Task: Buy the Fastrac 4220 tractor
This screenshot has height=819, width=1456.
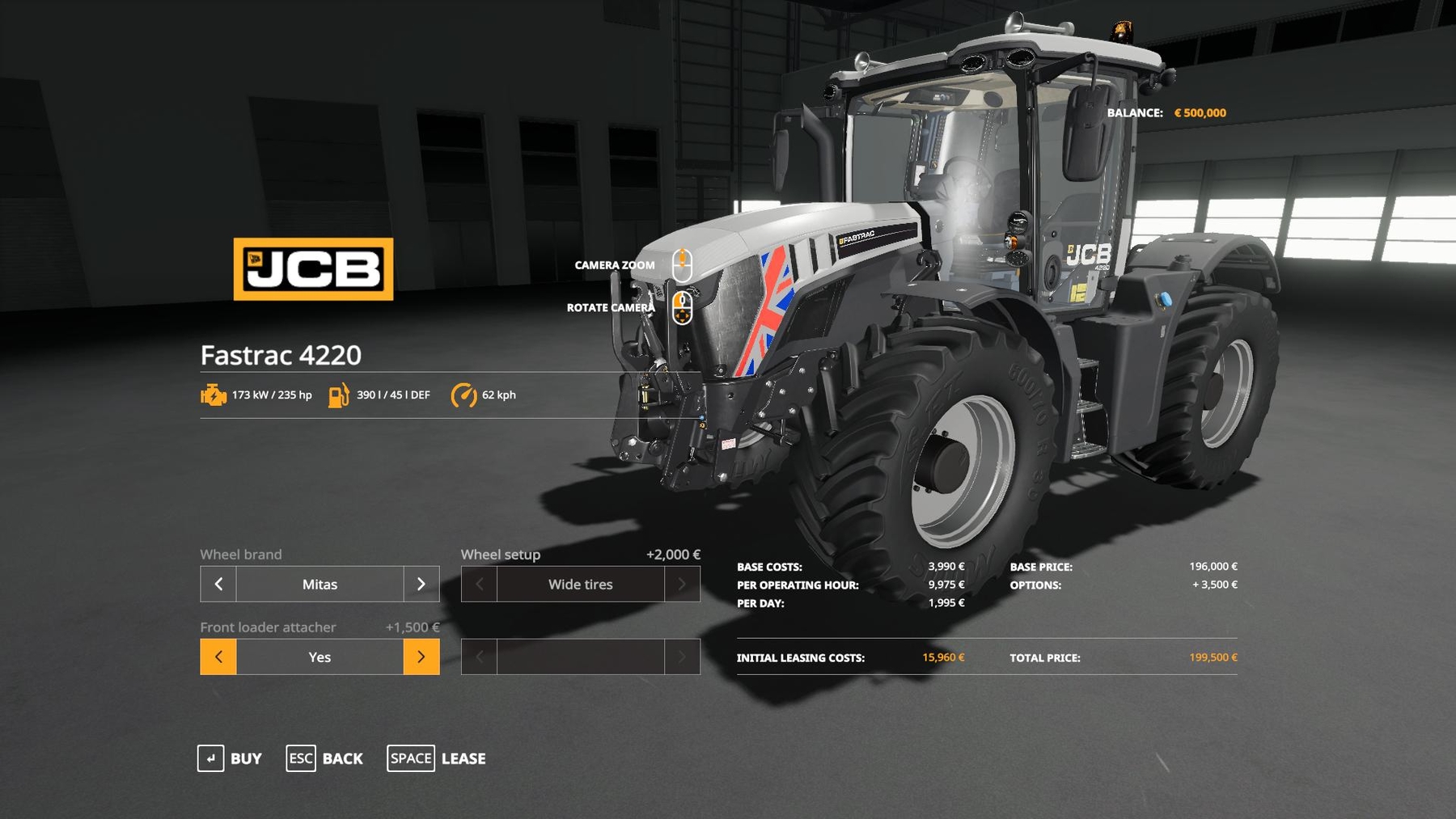Action: click(x=230, y=758)
